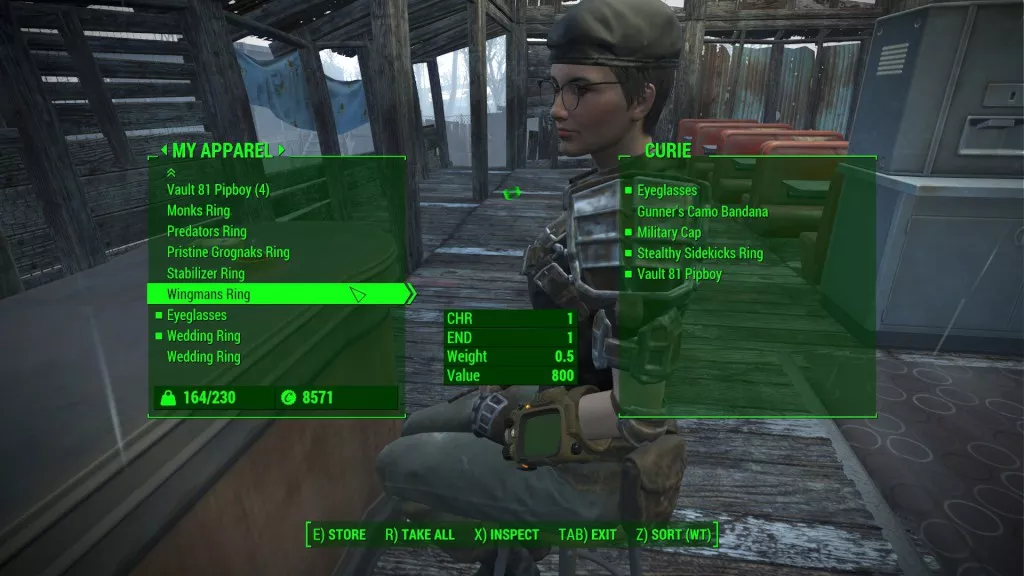Screen dimensions: 1024x576
Task: Switch to previous category with left arrow
Action: point(165,151)
